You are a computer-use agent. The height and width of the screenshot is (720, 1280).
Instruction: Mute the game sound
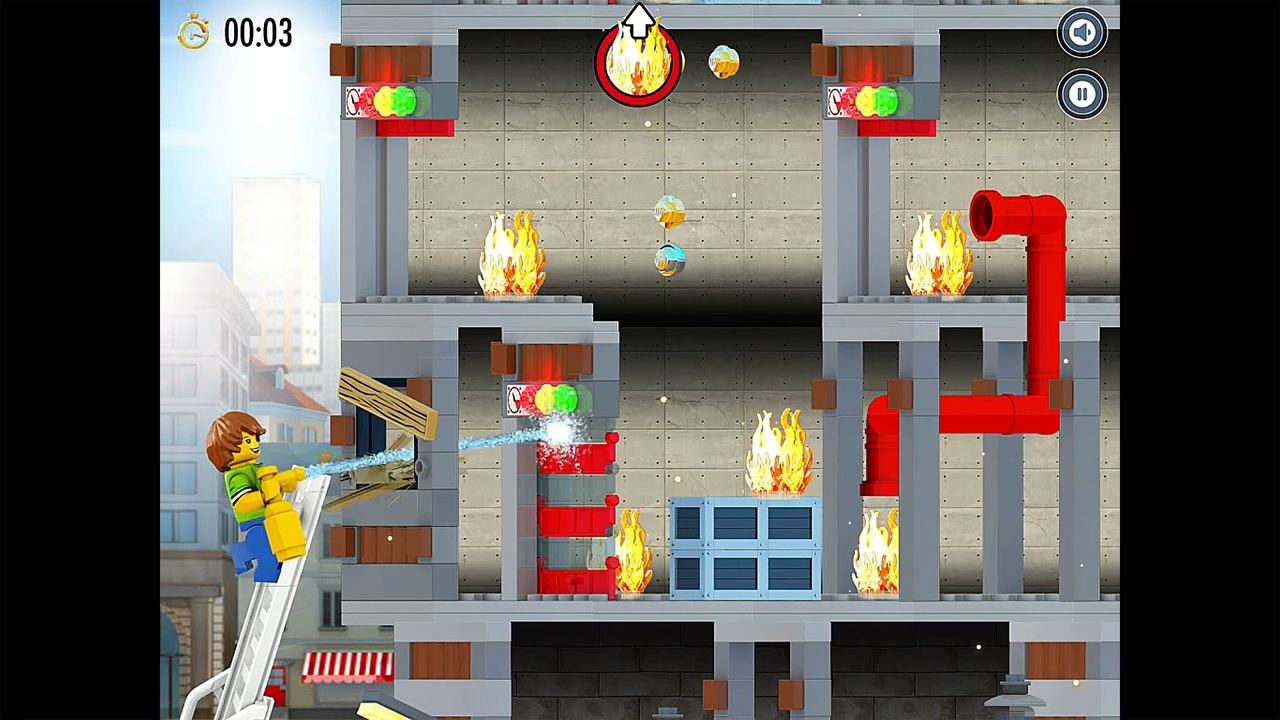tap(1081, 31)
